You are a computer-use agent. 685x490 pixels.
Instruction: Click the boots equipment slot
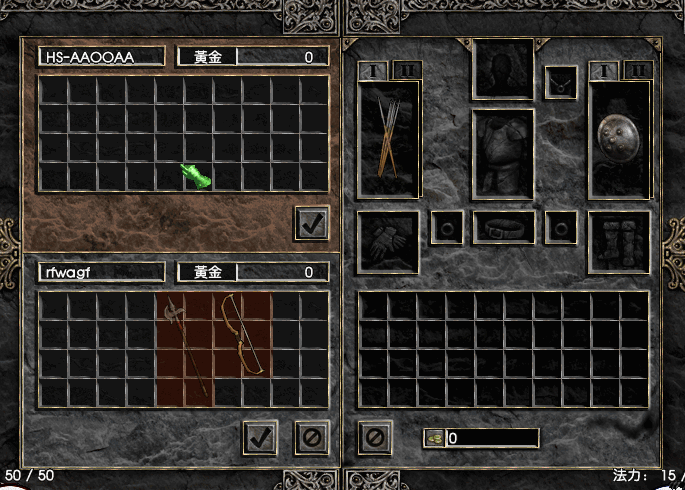[620, 241]
